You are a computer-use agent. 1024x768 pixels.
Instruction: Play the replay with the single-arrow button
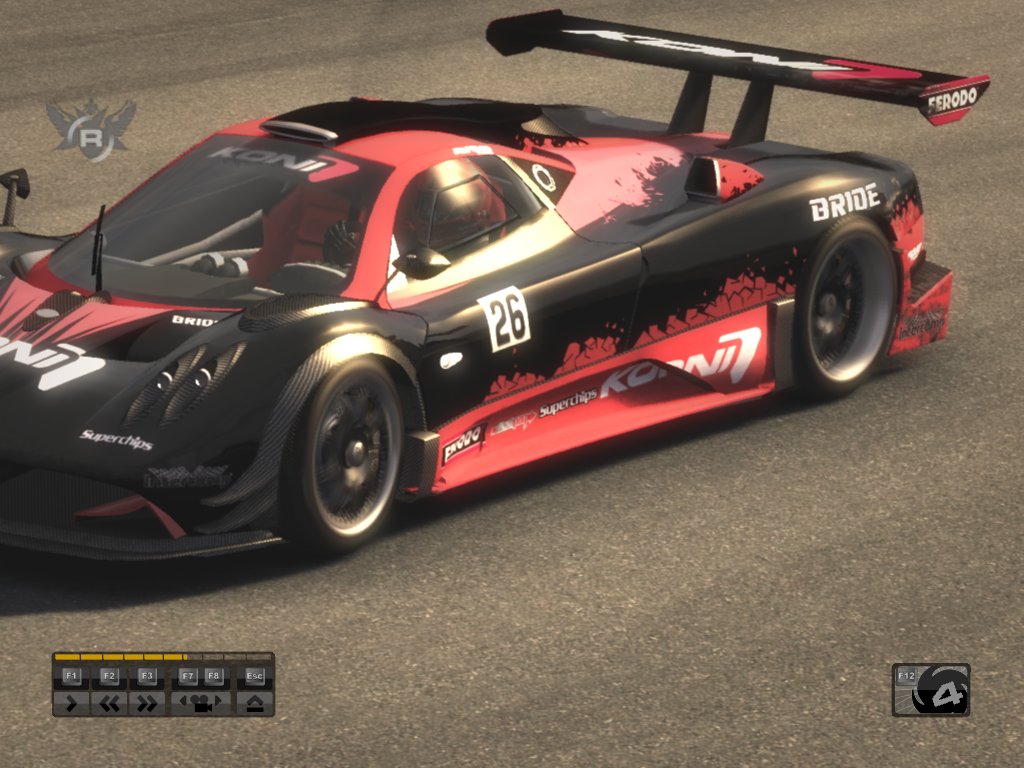[x=71, y=703]
